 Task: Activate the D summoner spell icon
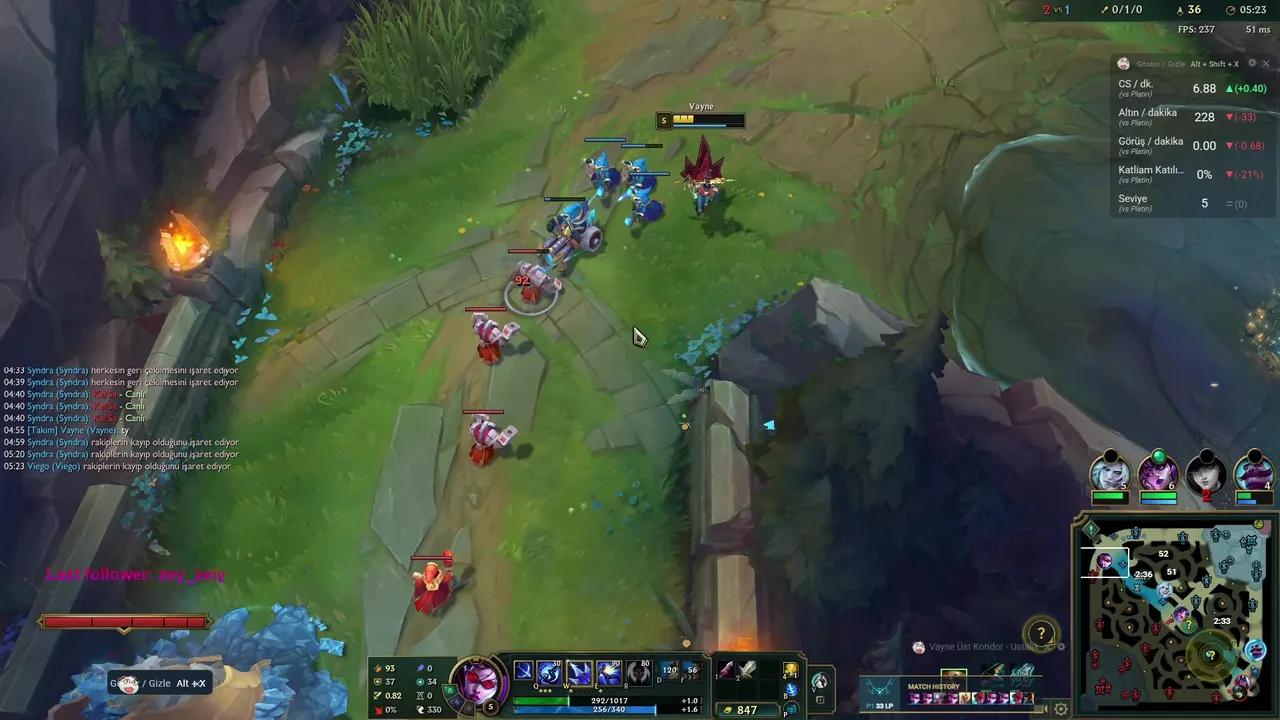point(668,670)
